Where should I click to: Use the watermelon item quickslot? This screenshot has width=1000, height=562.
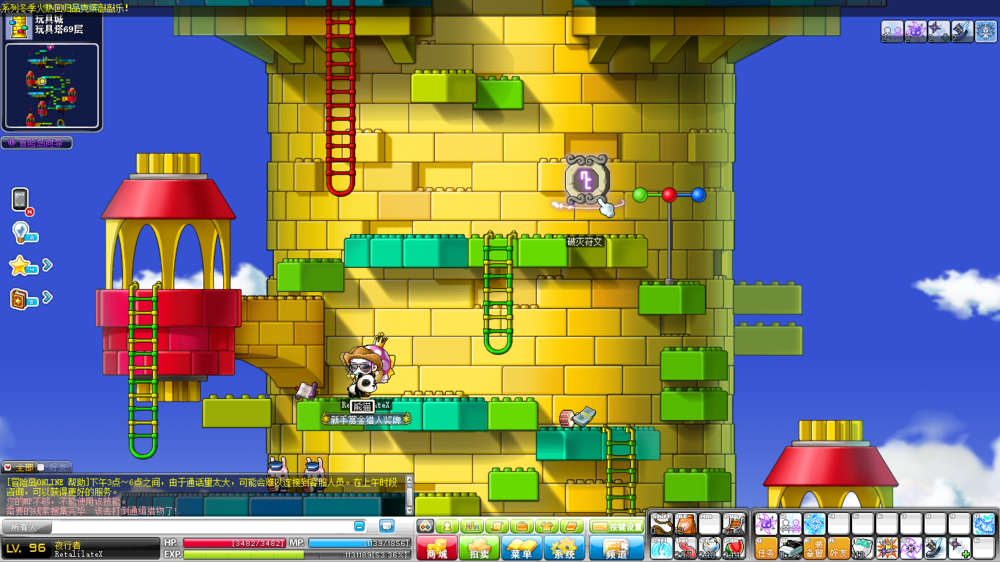(x=734, y=547)
